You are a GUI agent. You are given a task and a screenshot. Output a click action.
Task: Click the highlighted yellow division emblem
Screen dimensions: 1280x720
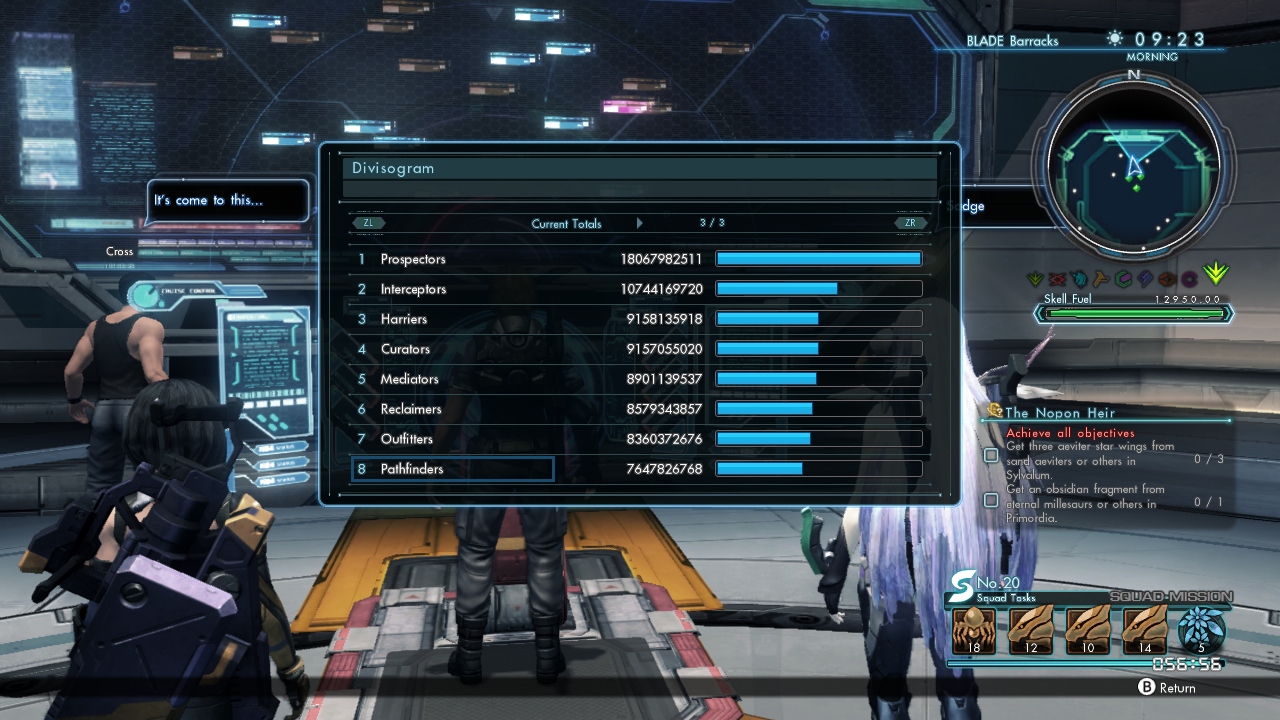1215,273
